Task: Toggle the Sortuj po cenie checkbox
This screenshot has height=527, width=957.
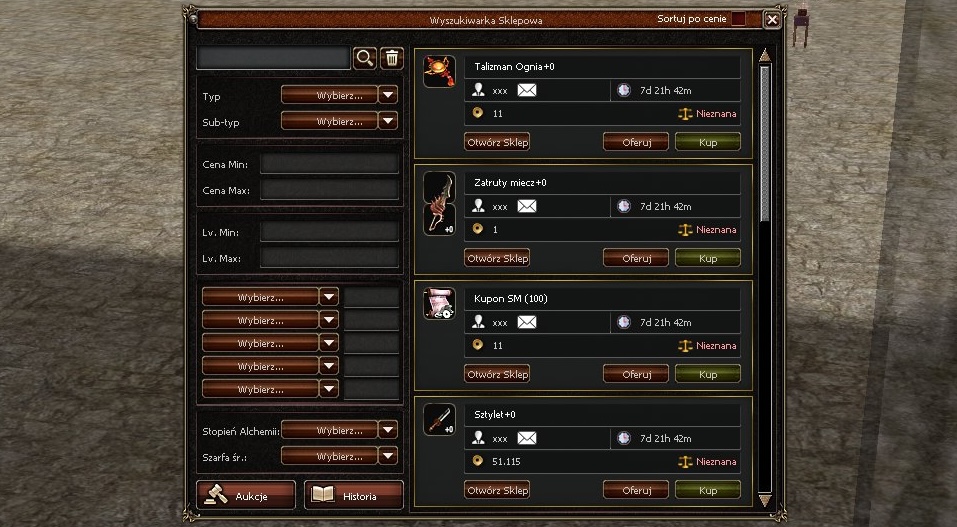Action: (739, 19)
